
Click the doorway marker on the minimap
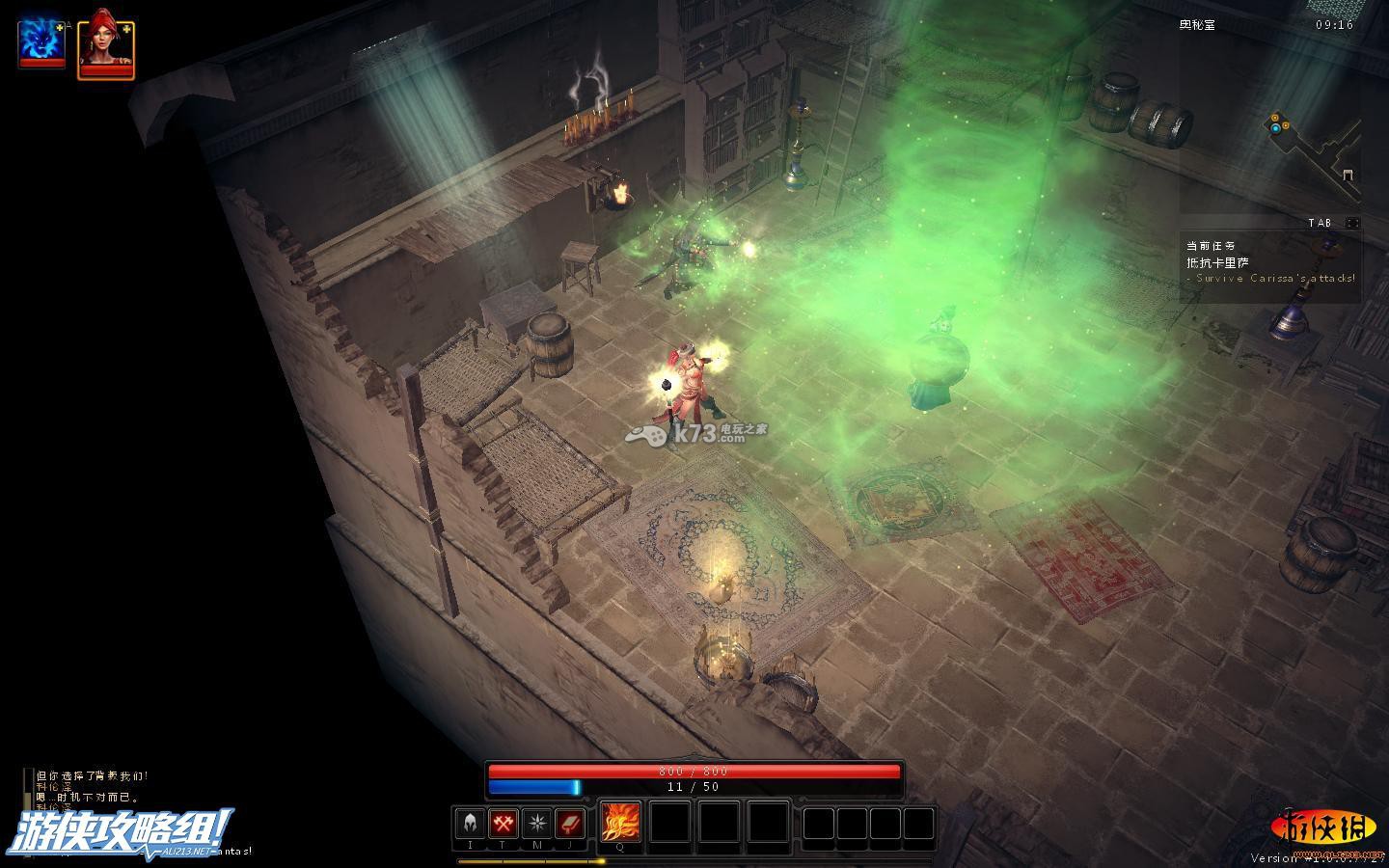click(x=1348, y=175)
